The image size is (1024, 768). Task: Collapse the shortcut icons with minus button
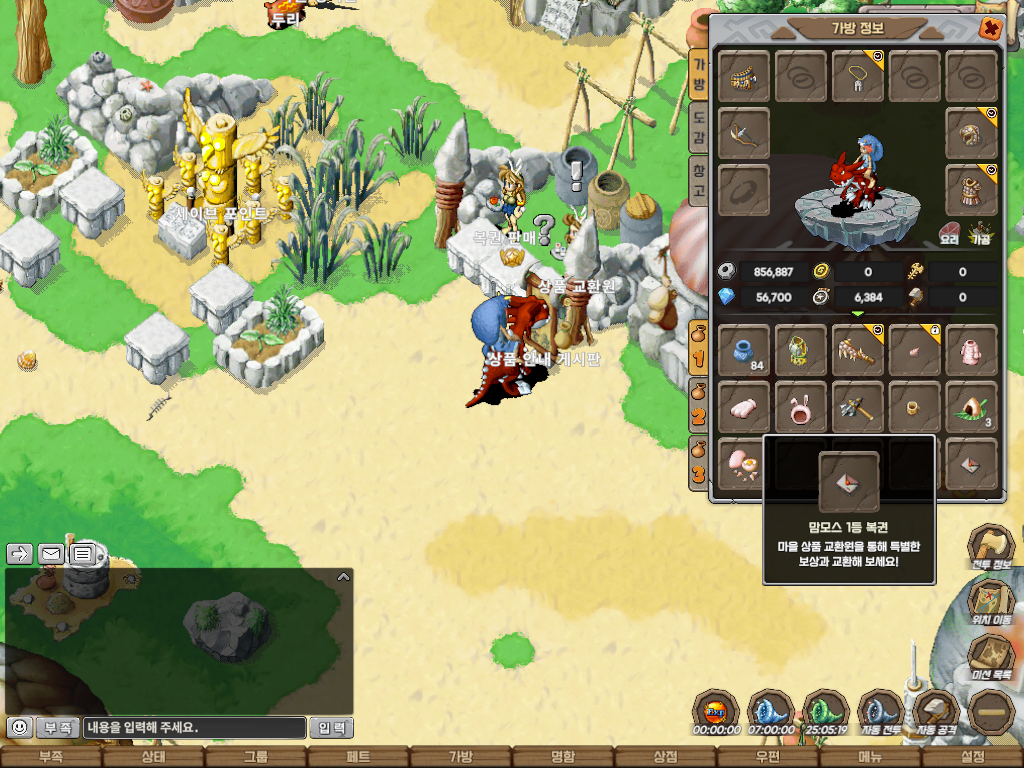pos(992,714)
